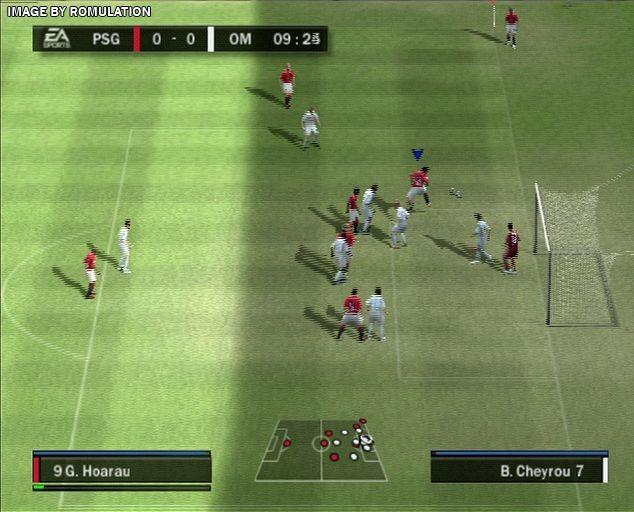Select the G. Hoarau player name panel

[x=122, y=469]
